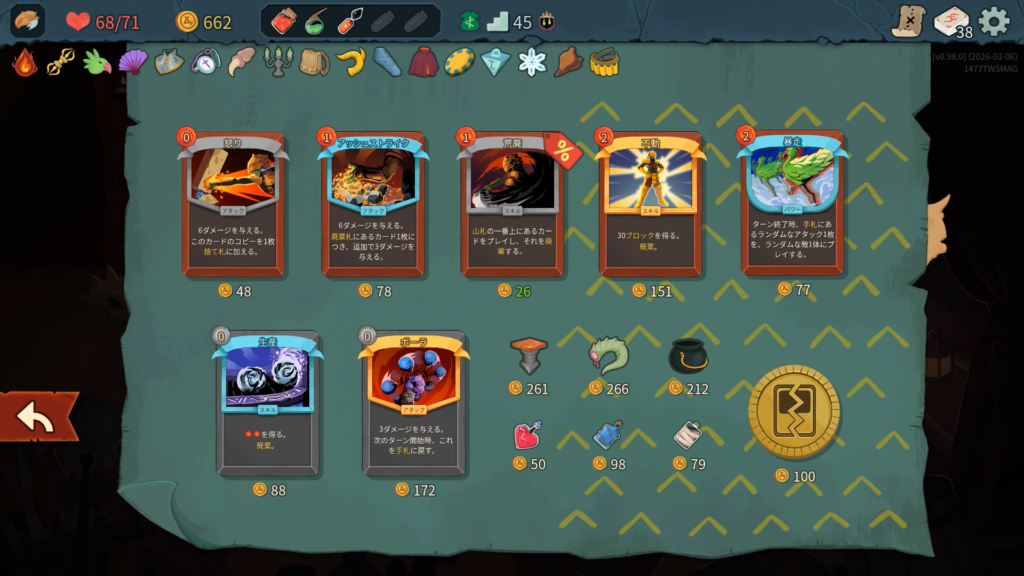Choose the 暴走 power card
Image resolution: width=1024 pixels, height=576 pixels.
tap(792, 203)
